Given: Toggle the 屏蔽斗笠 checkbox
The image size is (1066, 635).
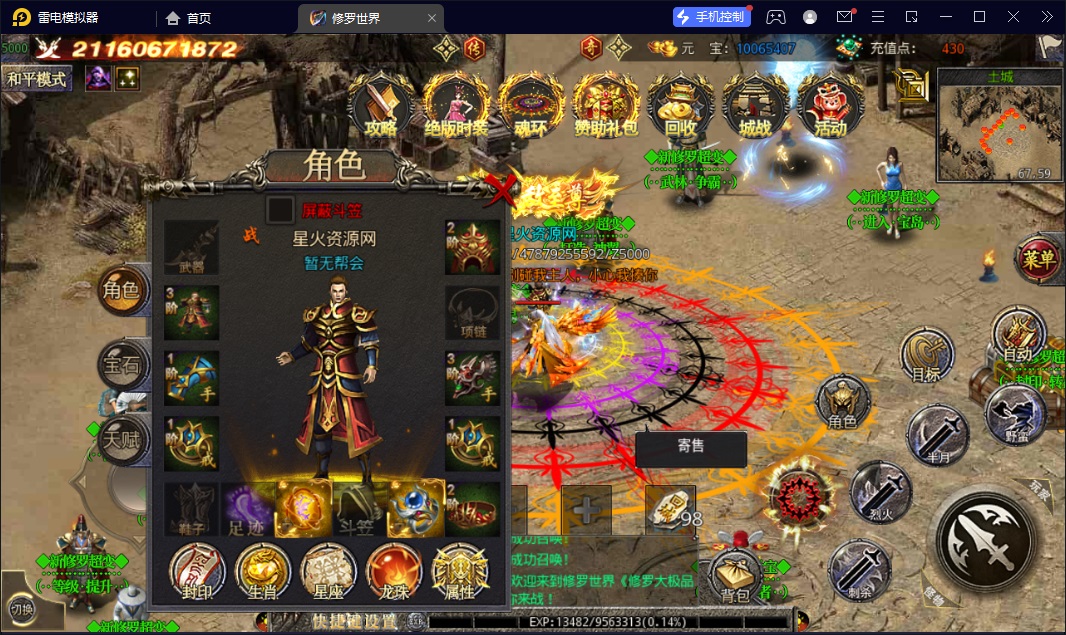Looking at the screenshot, I should pyautogui.click(x=280, y=210).
